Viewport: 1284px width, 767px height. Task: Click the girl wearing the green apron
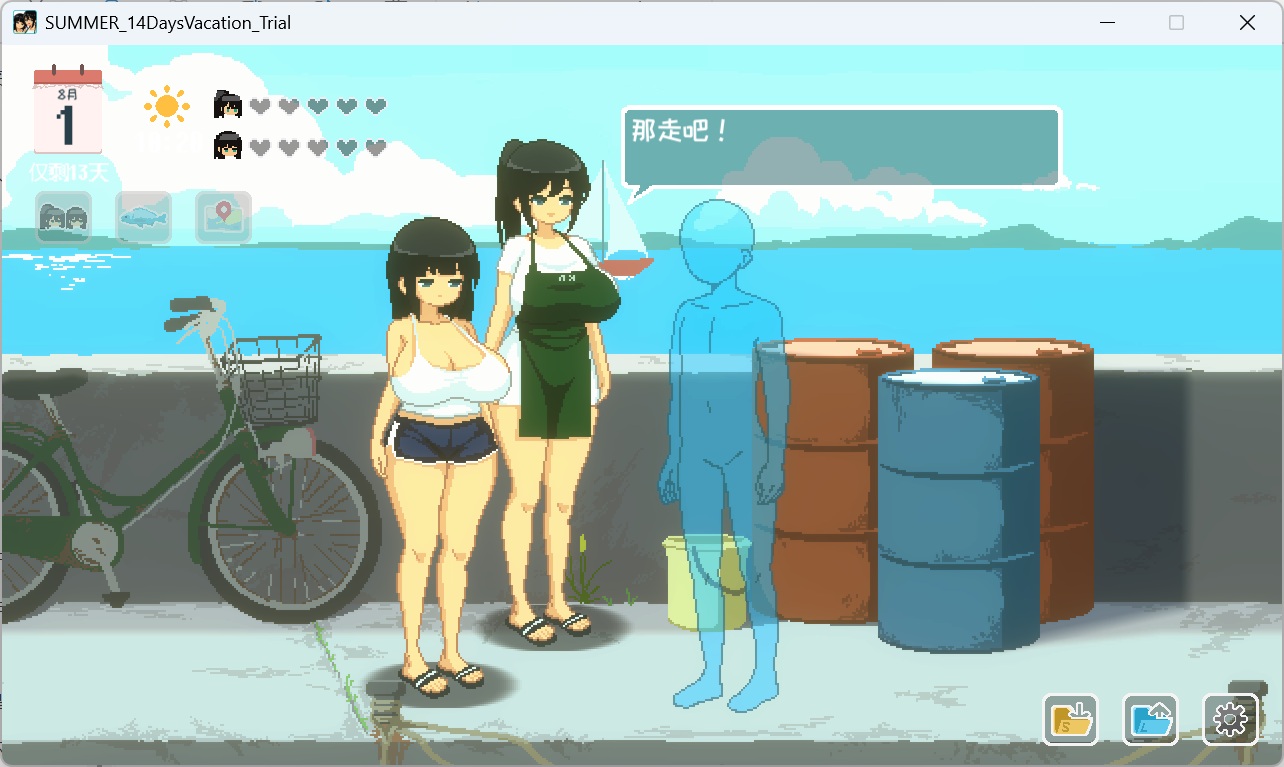[x=552, y=350]
